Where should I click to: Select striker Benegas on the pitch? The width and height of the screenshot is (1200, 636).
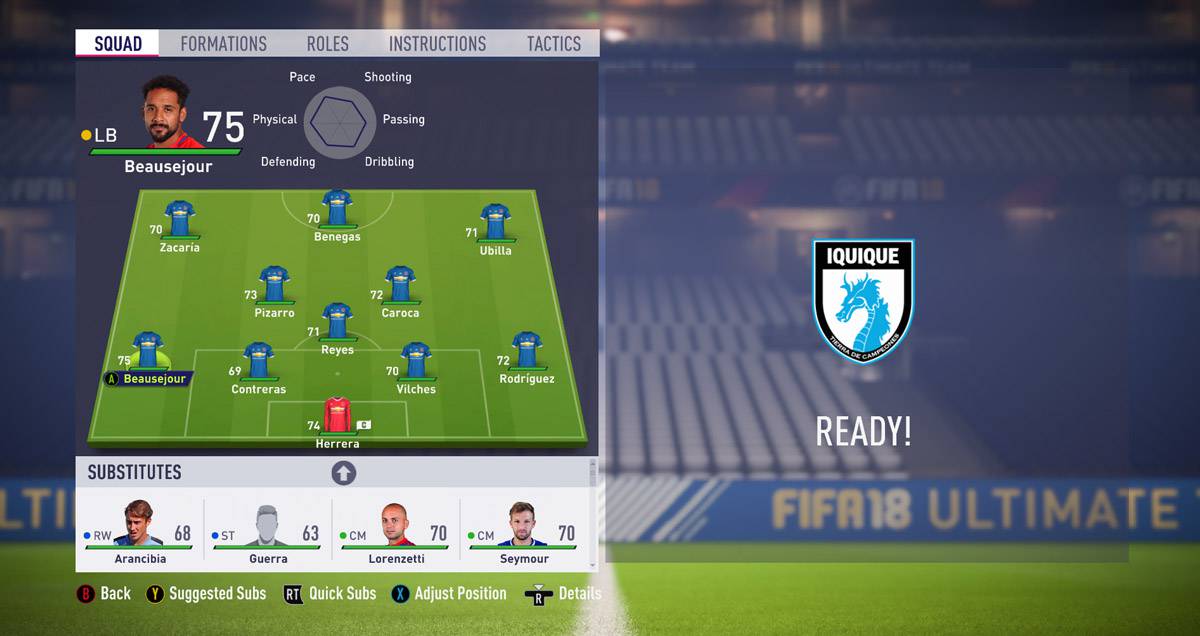337,209
